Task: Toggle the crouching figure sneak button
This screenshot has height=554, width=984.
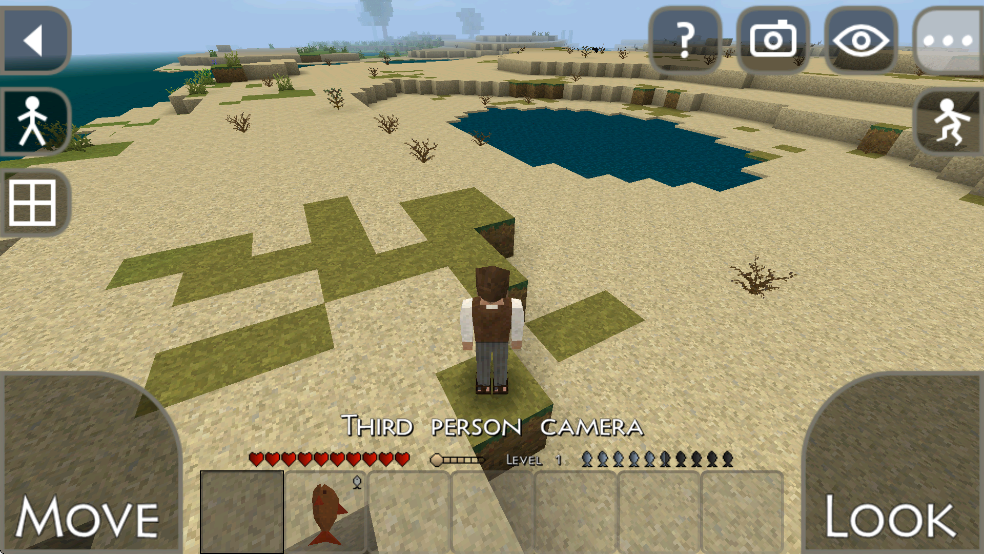Action: [947, 122]
